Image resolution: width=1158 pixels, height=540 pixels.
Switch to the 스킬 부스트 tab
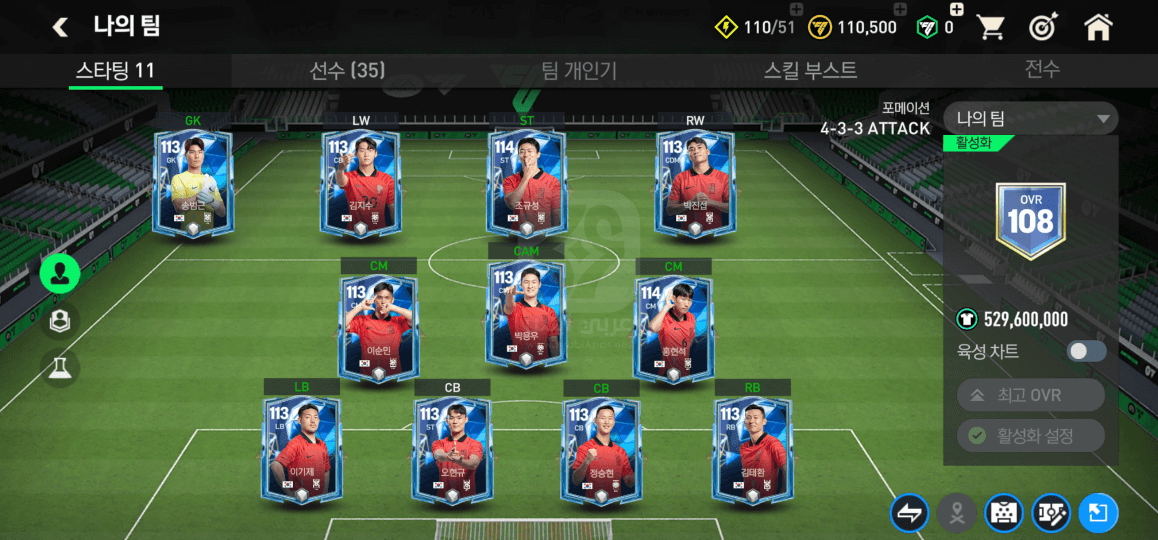coord(810,70)
